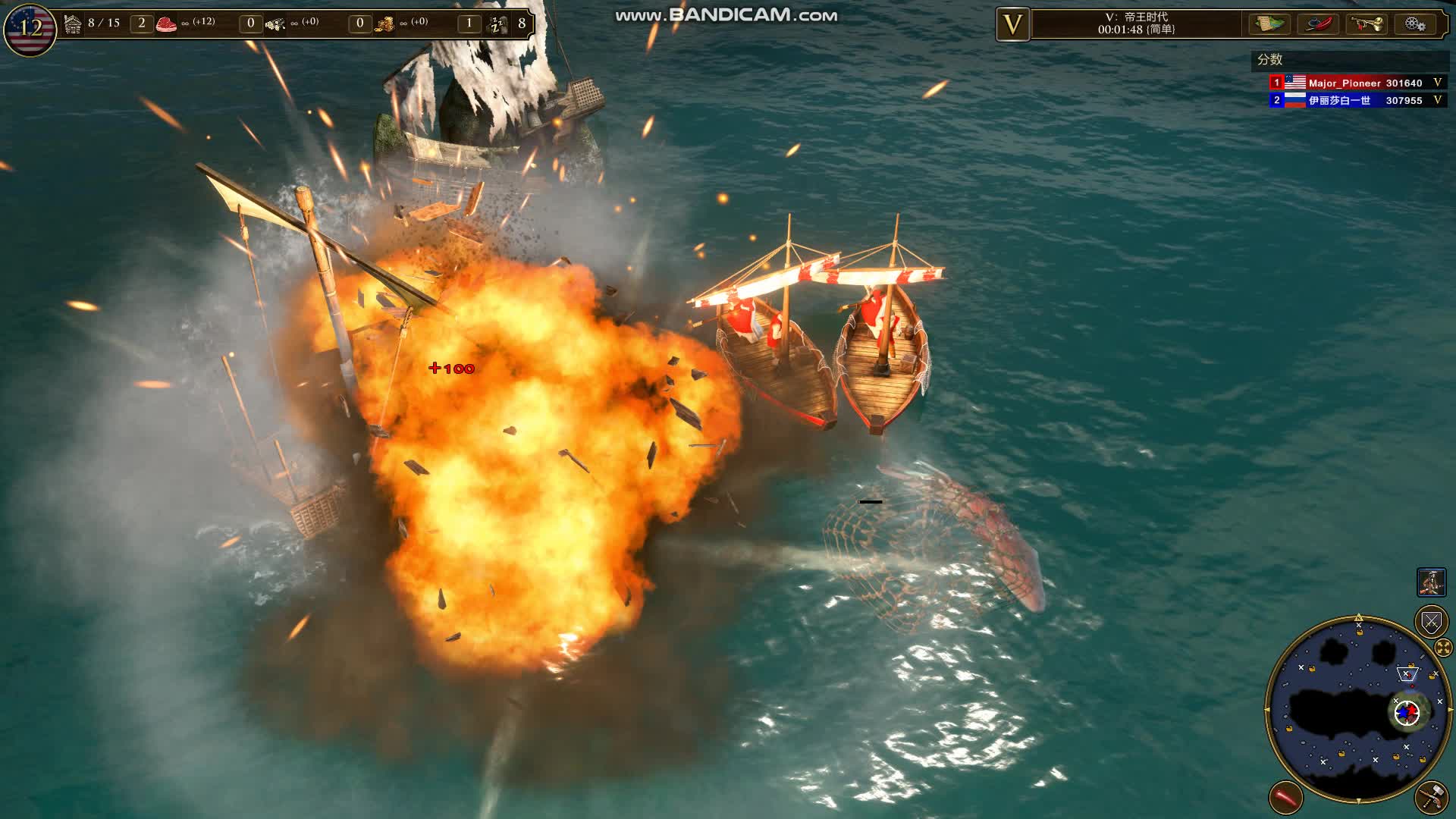Select the food (meat) resource icon
This screenshot has width=1456, height=819.
click(166, 23)
